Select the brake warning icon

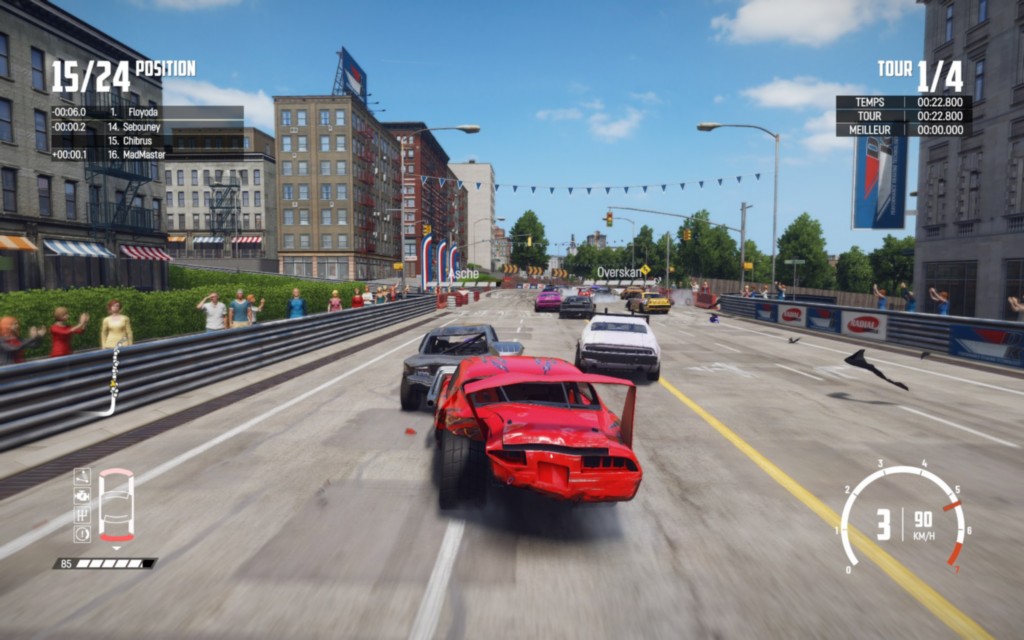click(x=82, y=533)
